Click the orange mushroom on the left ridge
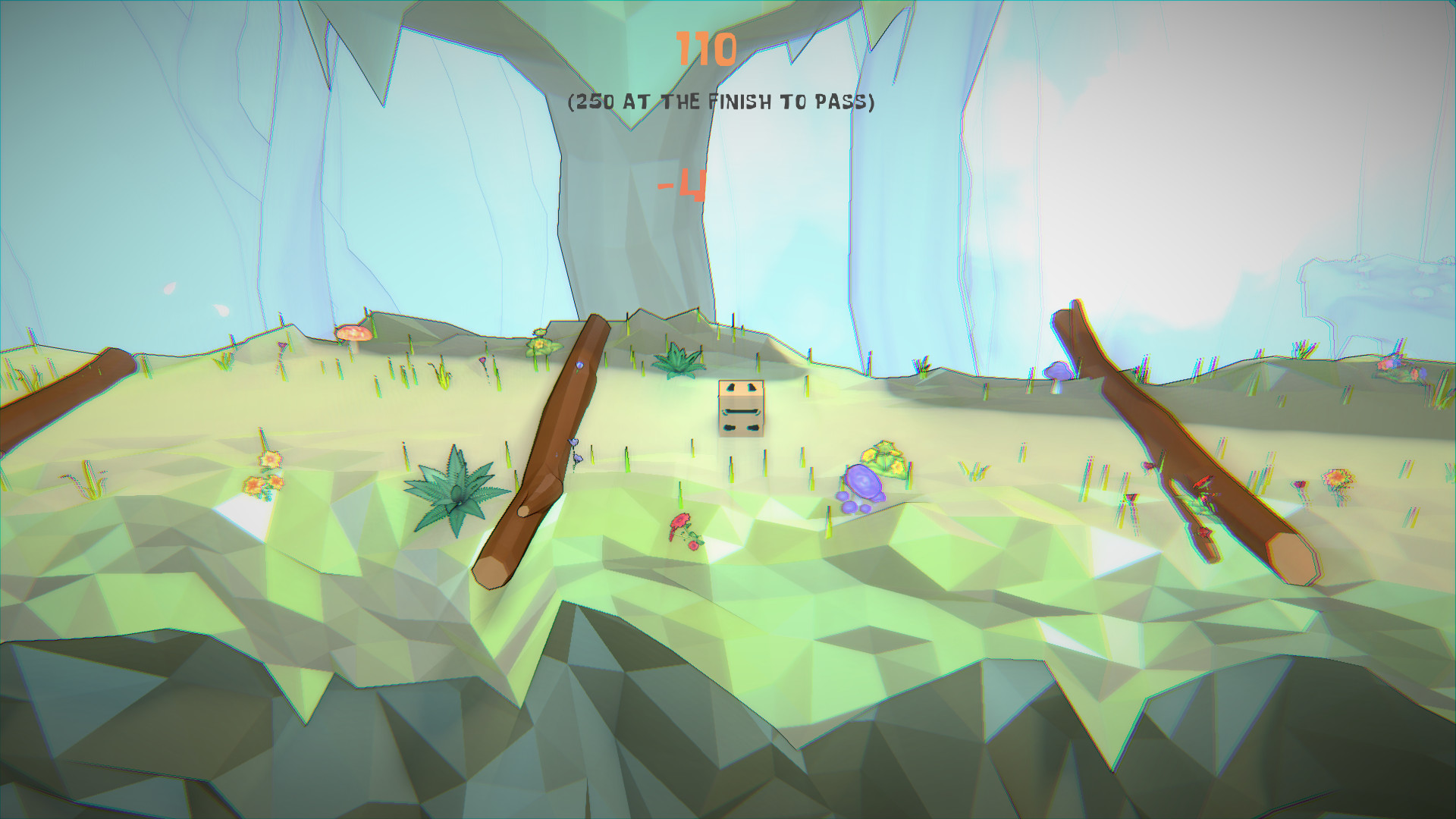Image resolution: width=1456 pixels, height=819 pixels. click(353, 334)
